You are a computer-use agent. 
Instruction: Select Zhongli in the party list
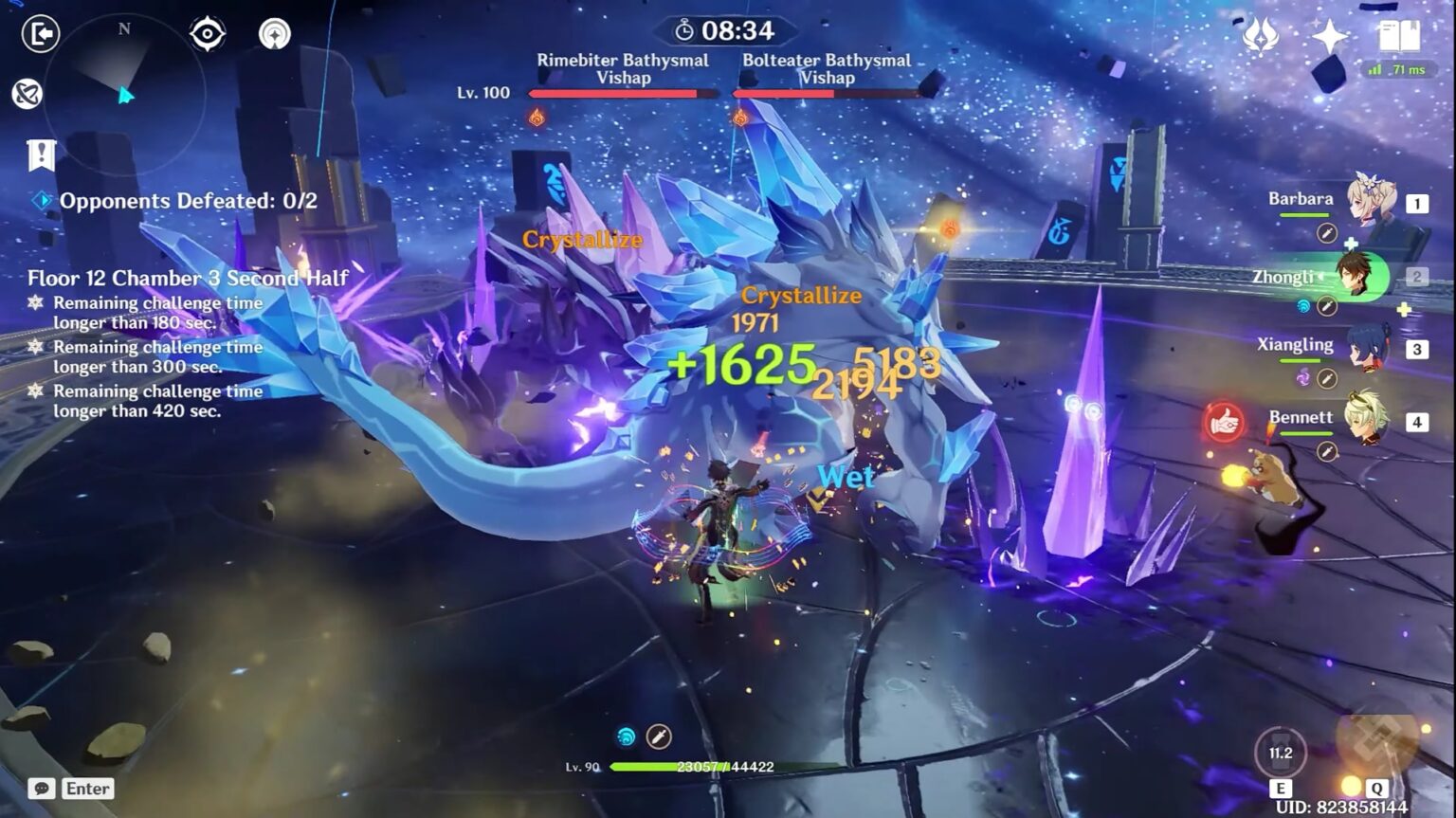point(1361,277)
